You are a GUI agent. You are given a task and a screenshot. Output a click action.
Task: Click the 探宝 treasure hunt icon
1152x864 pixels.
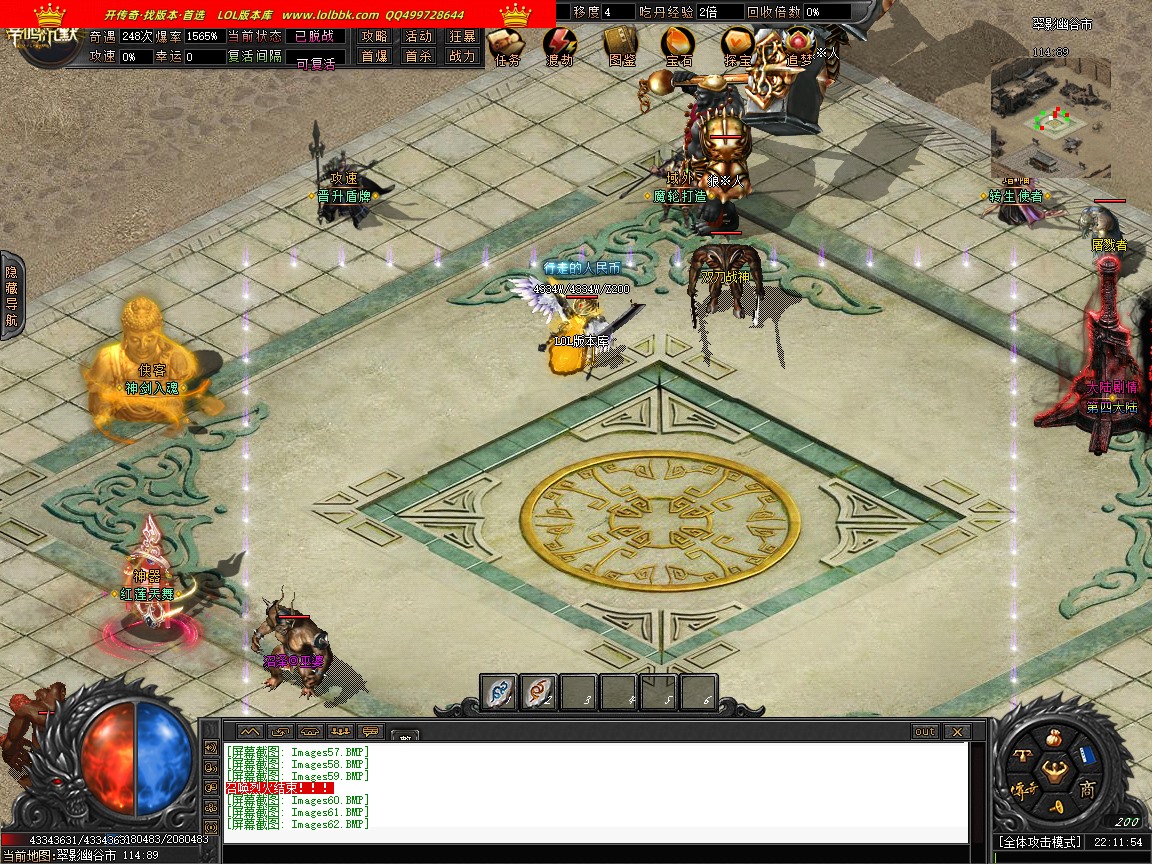738,44
